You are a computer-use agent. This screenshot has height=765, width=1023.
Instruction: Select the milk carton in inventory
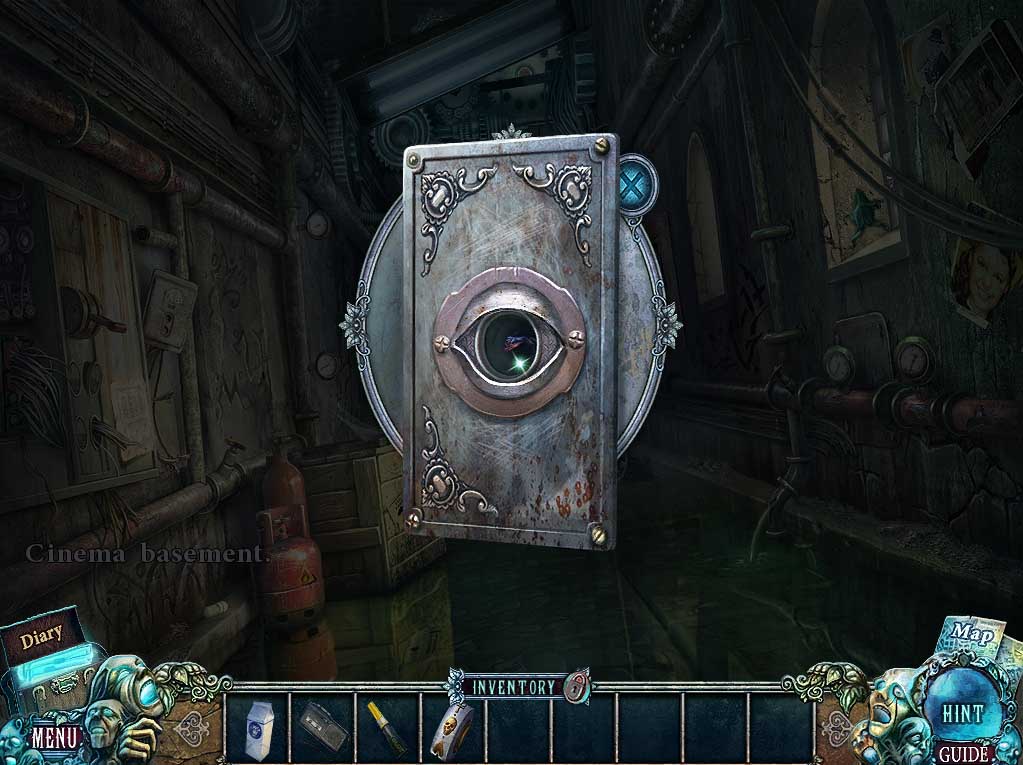coord(257,730)
